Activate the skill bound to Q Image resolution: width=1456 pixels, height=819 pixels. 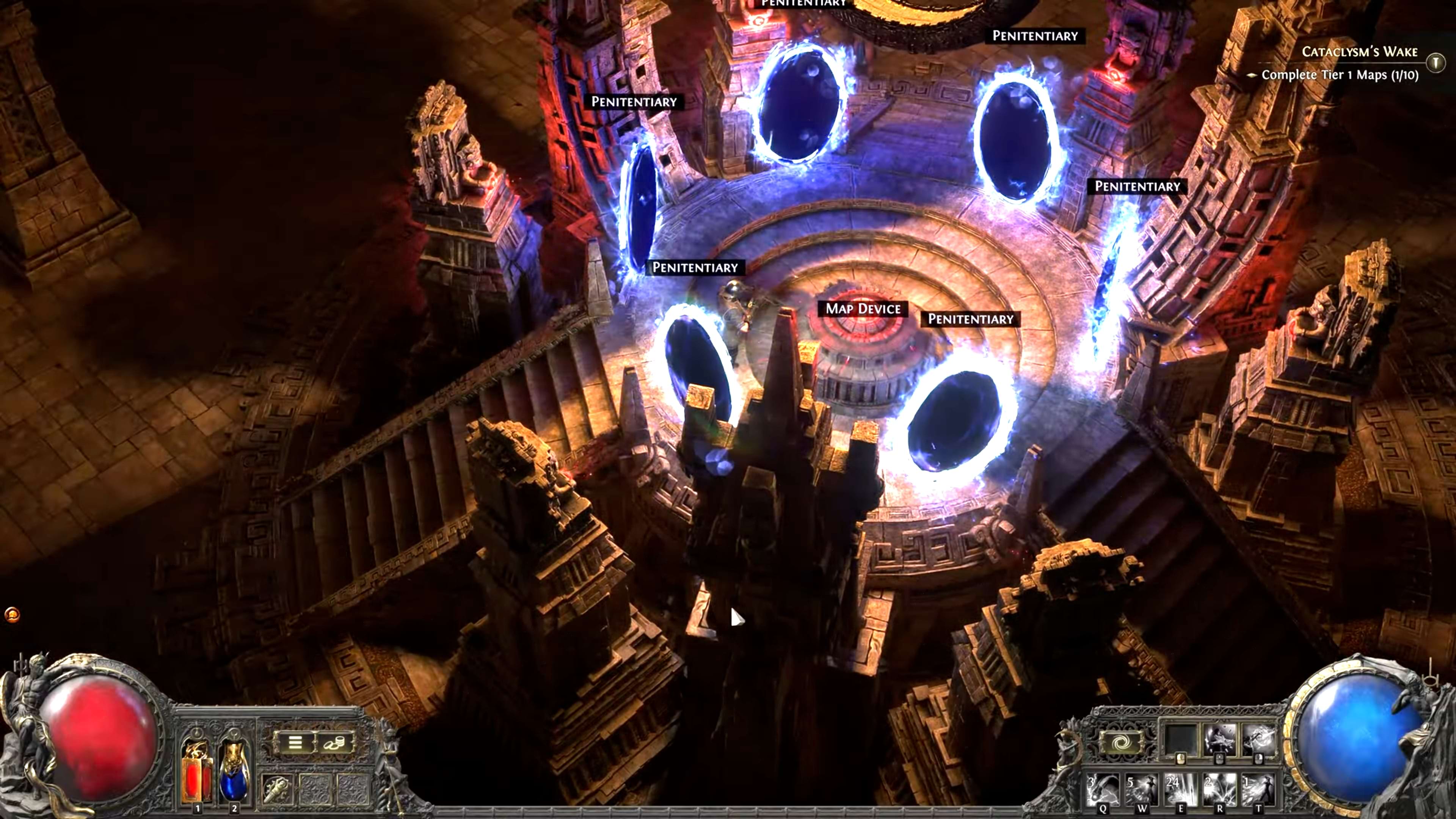1103,790
